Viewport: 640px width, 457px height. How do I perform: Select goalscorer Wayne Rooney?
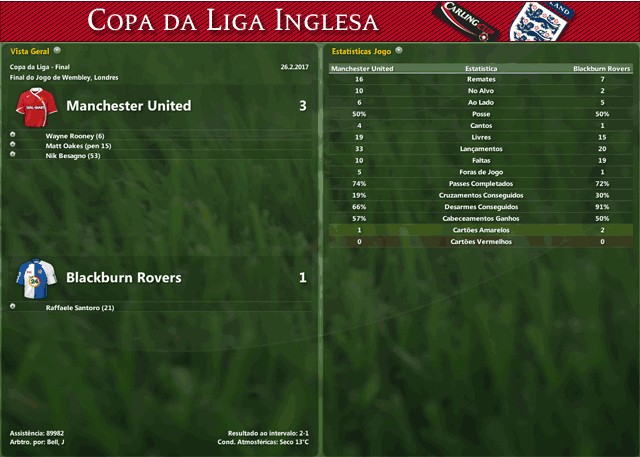(75, 135)
